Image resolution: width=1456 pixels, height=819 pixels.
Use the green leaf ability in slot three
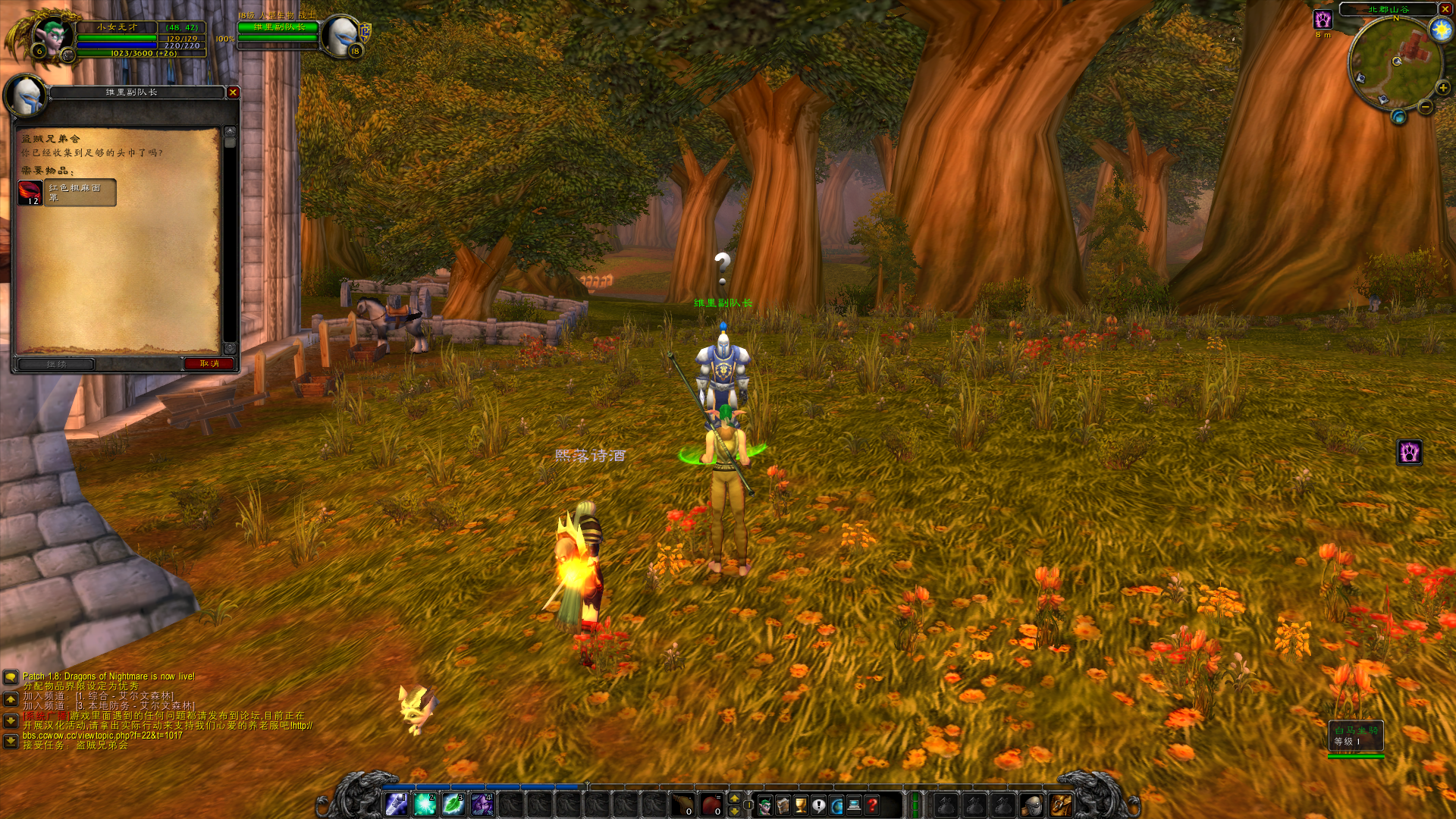453,804
